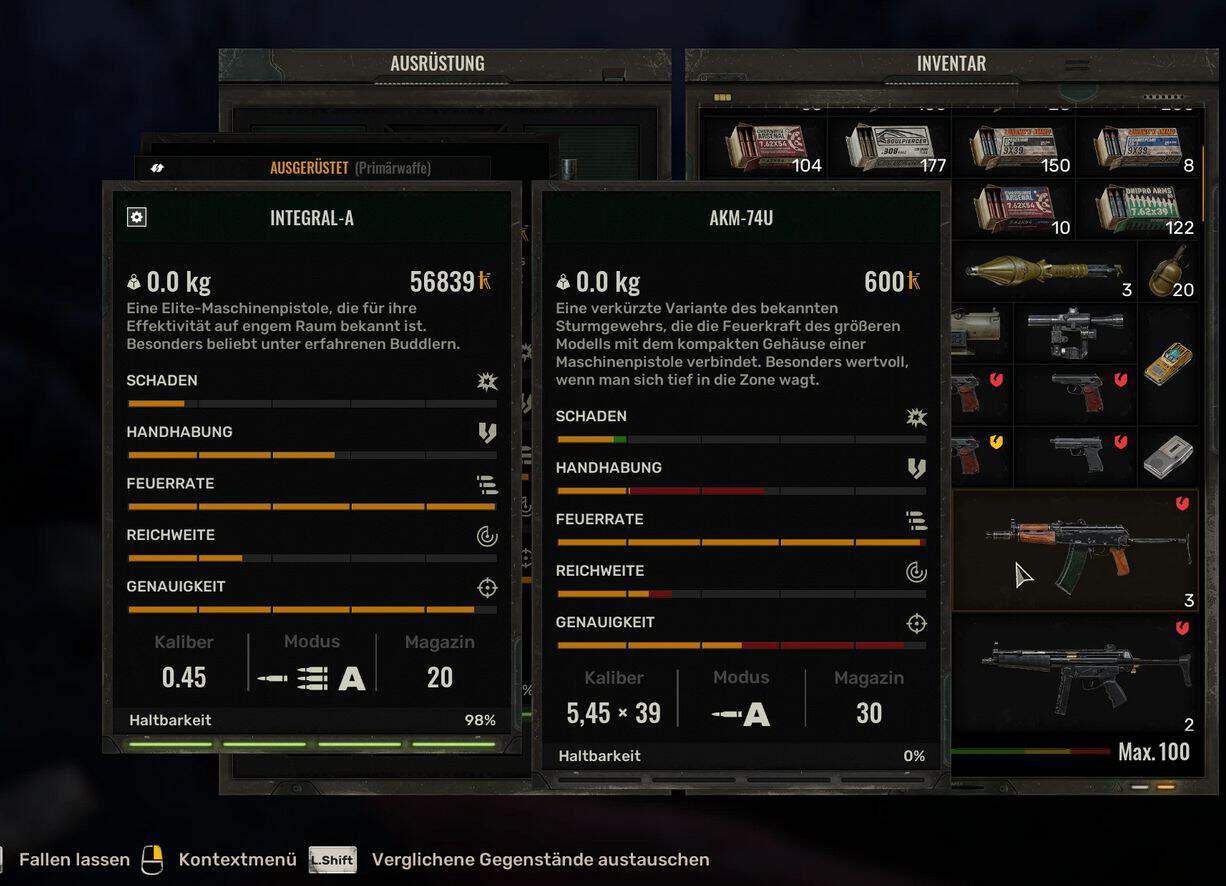Screen dimensions: 1226x886
Task: Pick the yellow handheld device item
Action: coord(1168,362)
